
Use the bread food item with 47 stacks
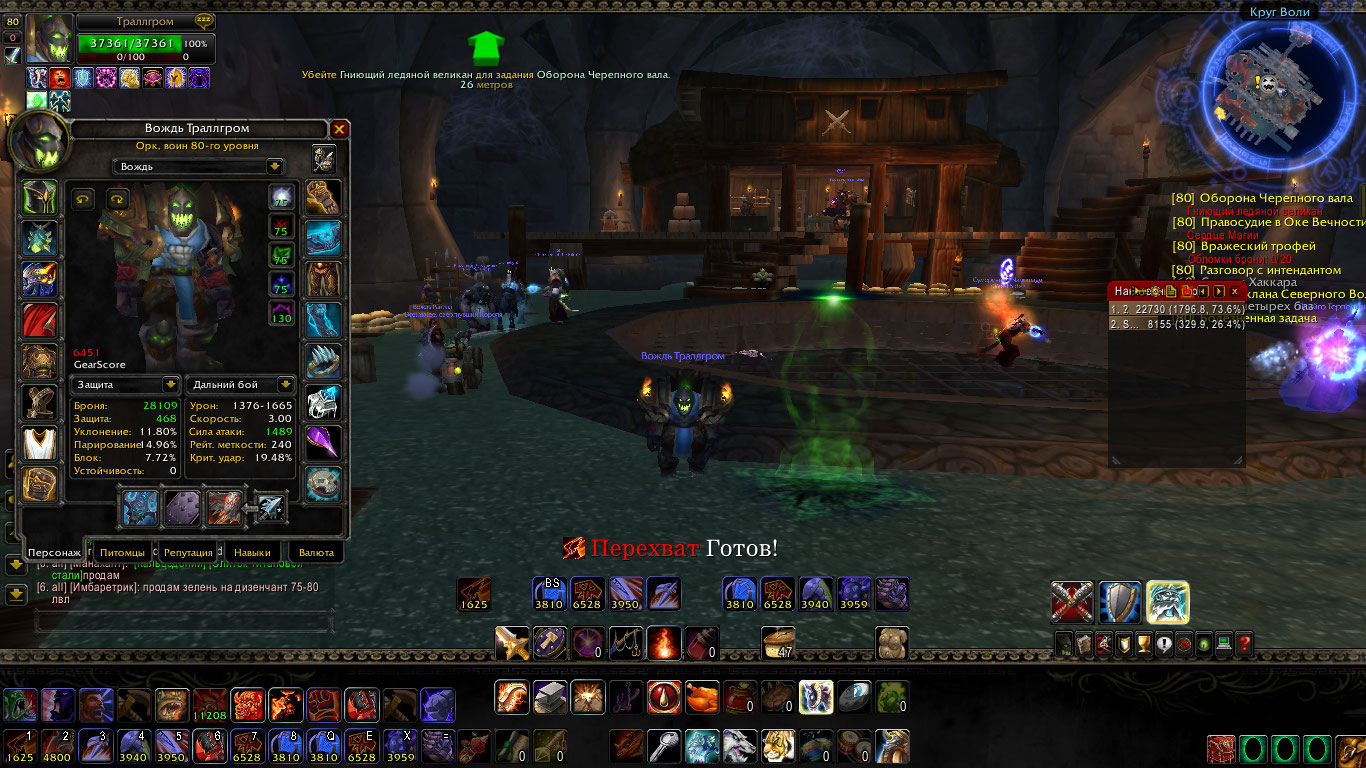click(x=777, y=642)
